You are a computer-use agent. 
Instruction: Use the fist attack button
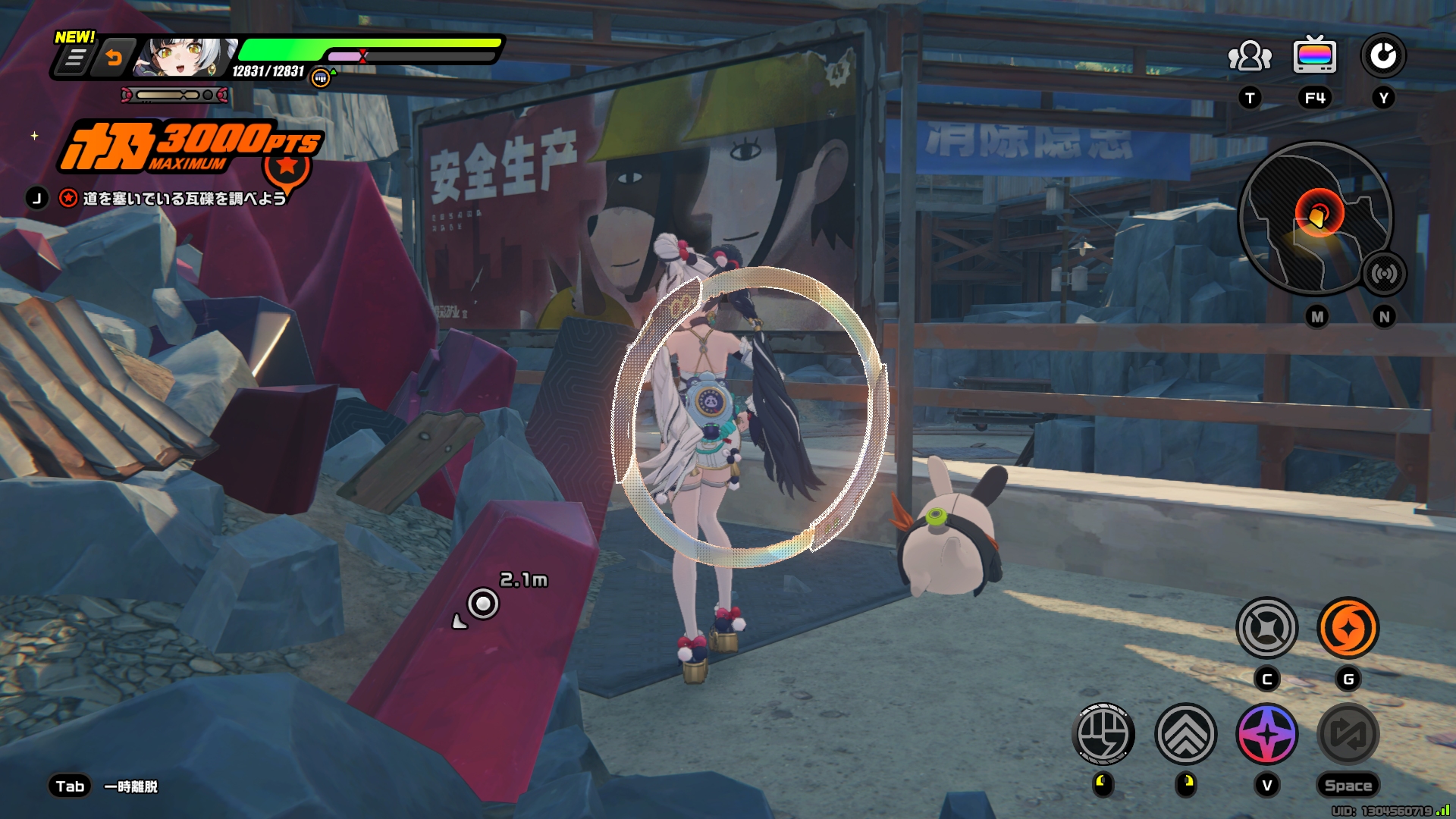(x=1103, y=733)
